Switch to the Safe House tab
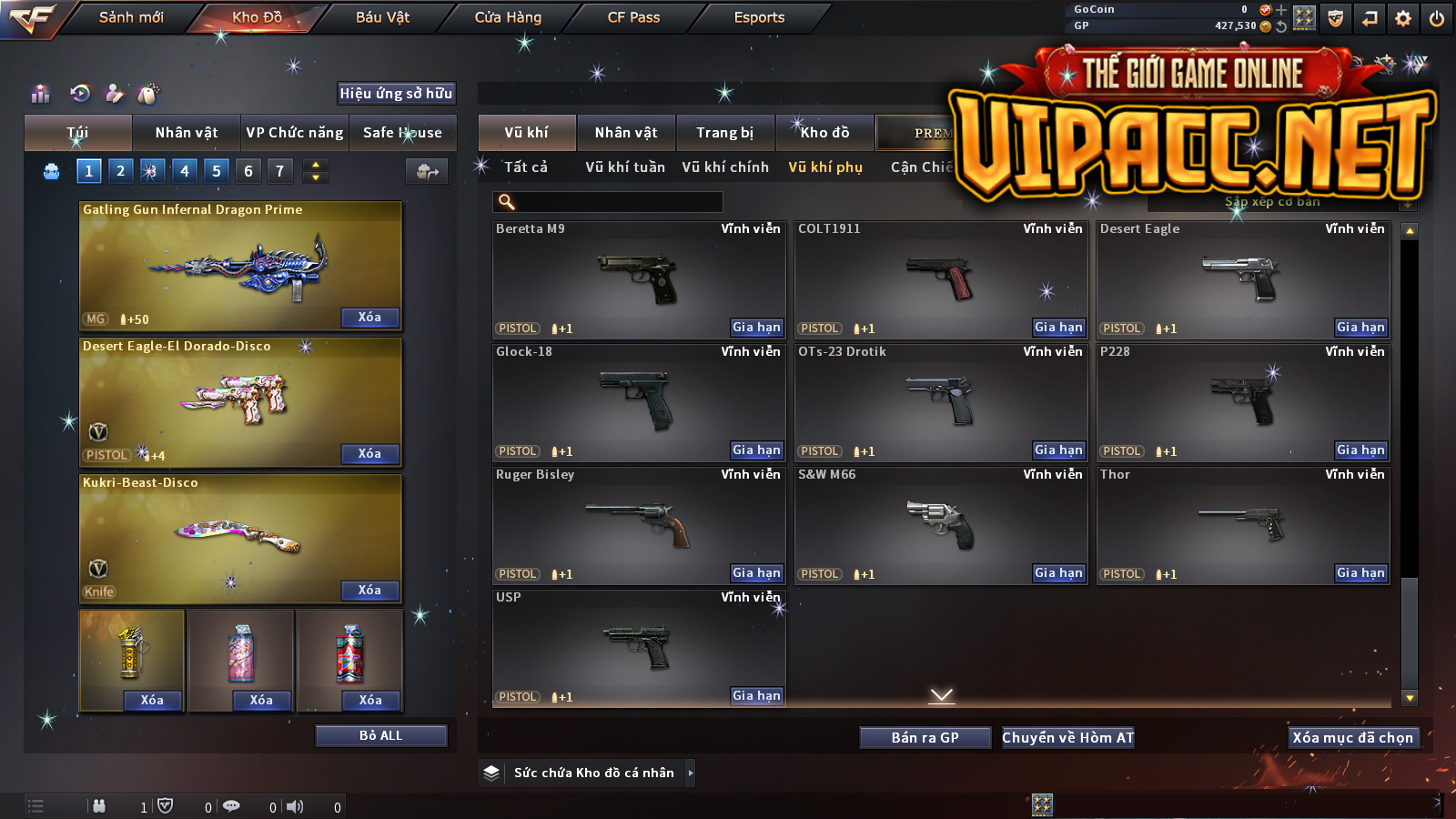Viewport: 1456px width, 819px height. pyautogui.click(x=402, y=133)
